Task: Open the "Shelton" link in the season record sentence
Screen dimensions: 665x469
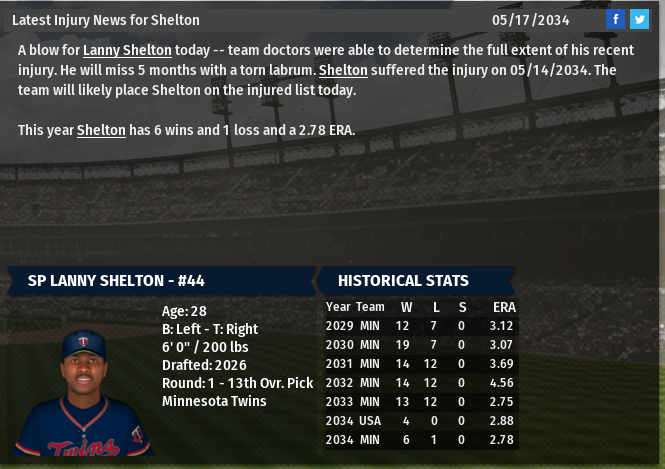Action: [x=101, y=130]
